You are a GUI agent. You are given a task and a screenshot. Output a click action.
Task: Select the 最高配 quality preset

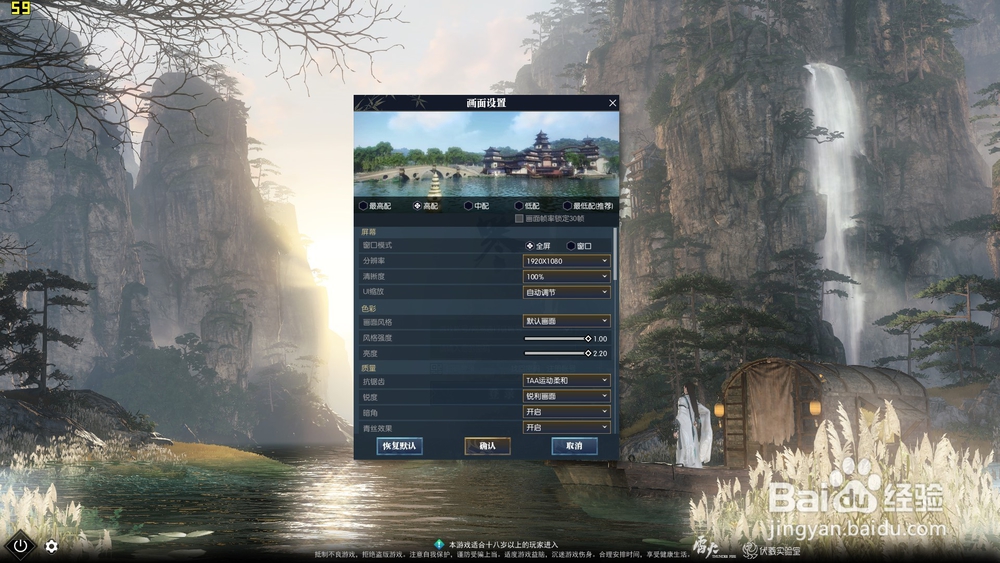point(363,206)
